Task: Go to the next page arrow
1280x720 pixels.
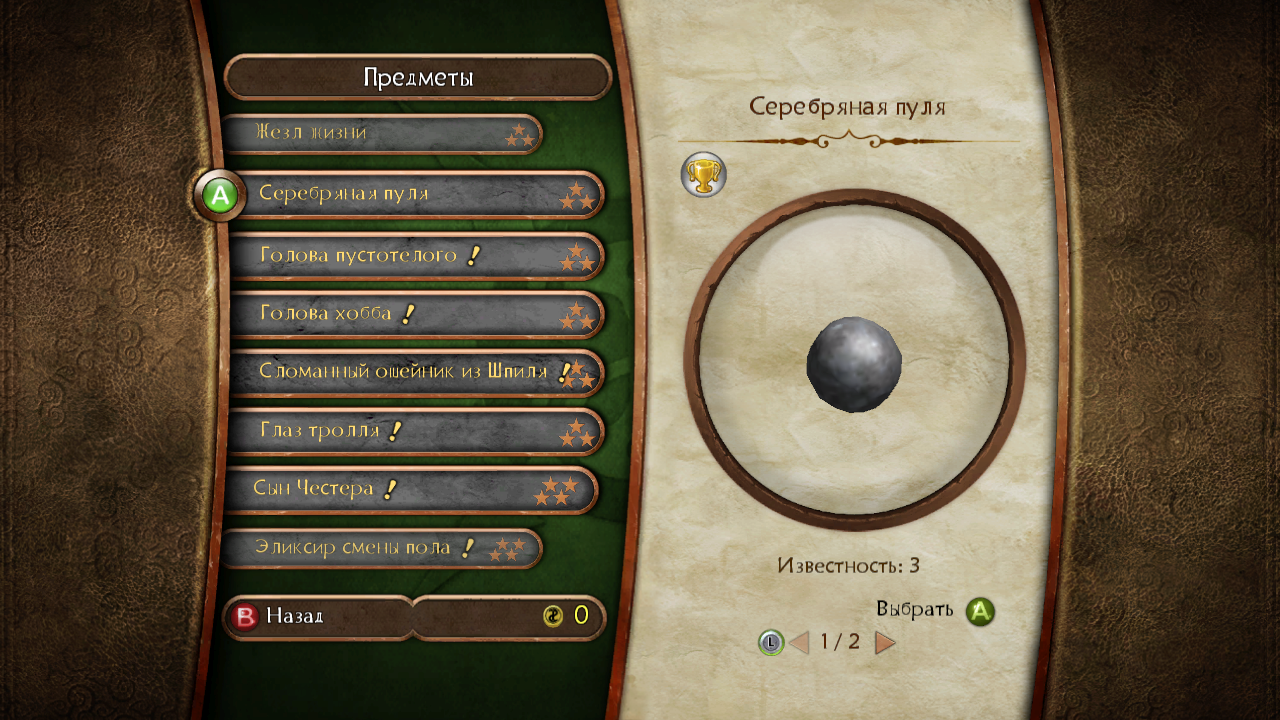Action: point(885,642)
